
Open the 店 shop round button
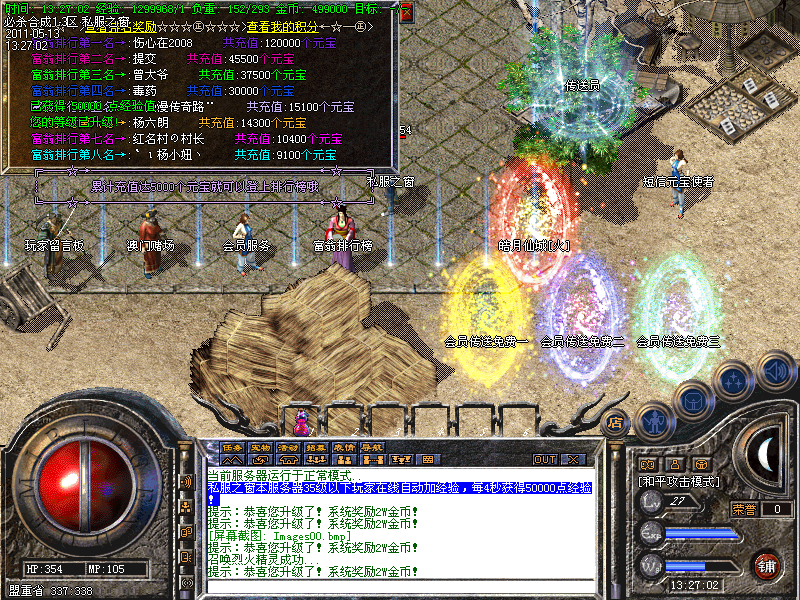tap(616, 423)
